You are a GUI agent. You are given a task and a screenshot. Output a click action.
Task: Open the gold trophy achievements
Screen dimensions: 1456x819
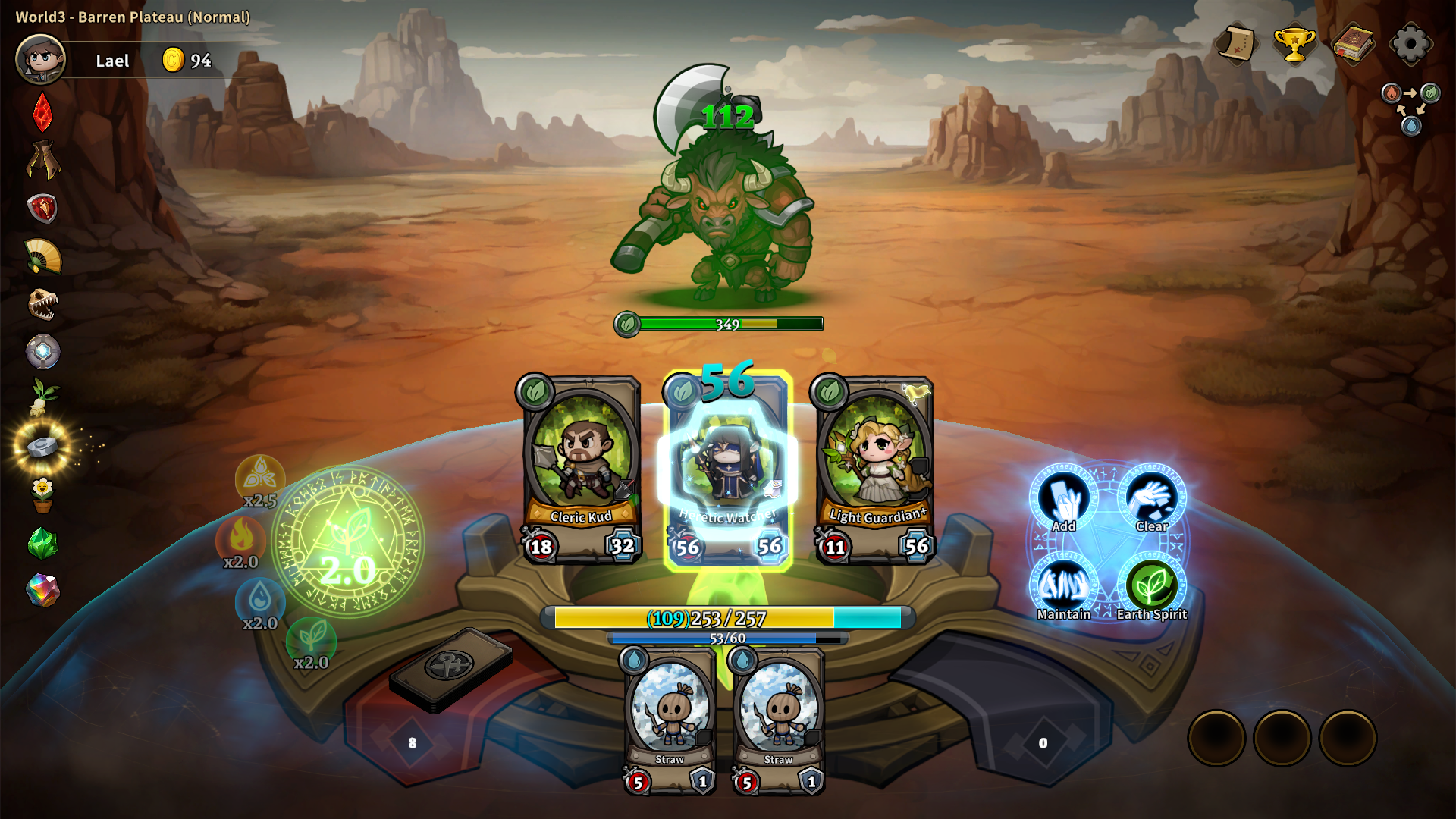1294,44
